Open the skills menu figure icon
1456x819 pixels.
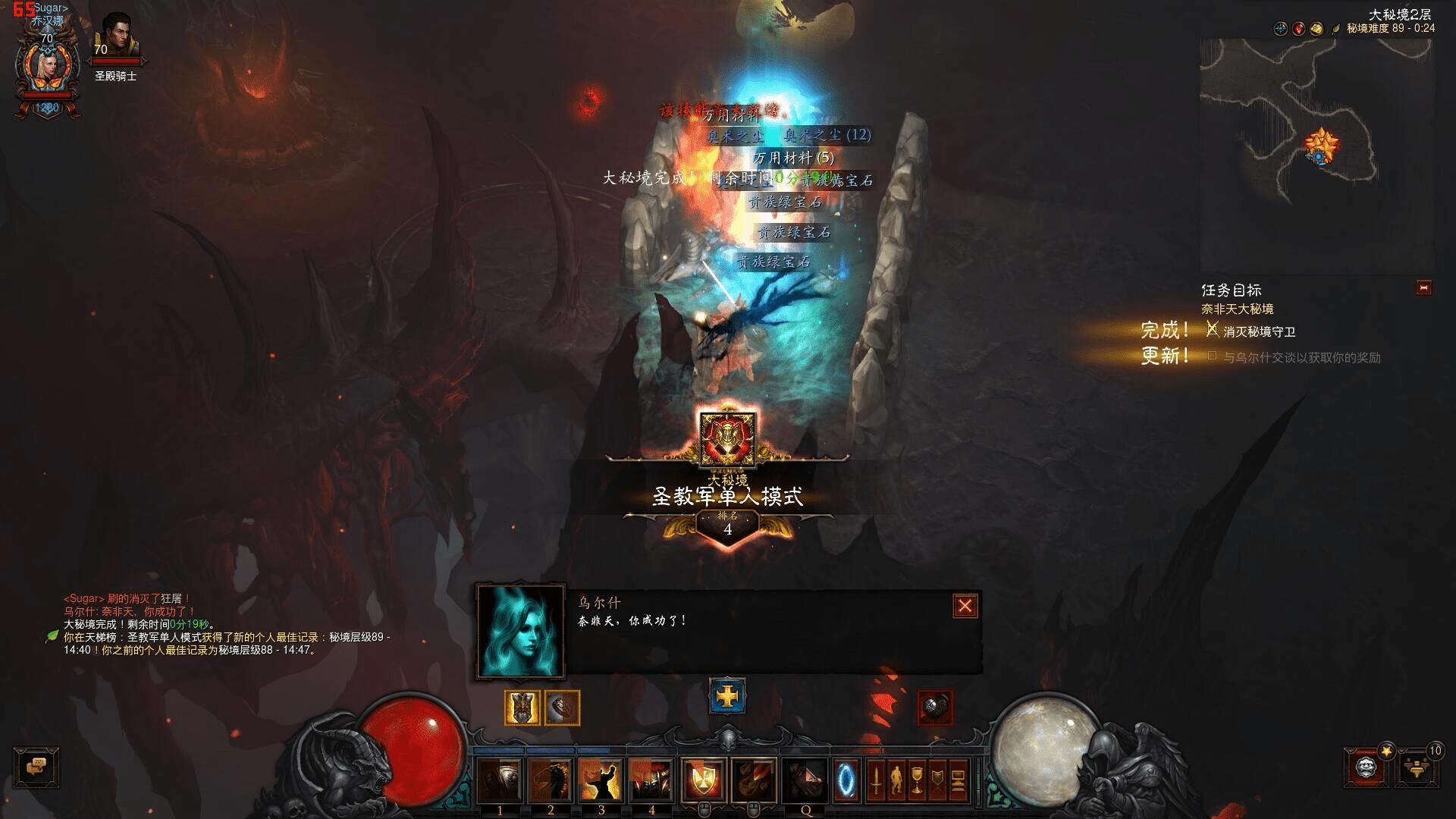[x=896, y=780]
